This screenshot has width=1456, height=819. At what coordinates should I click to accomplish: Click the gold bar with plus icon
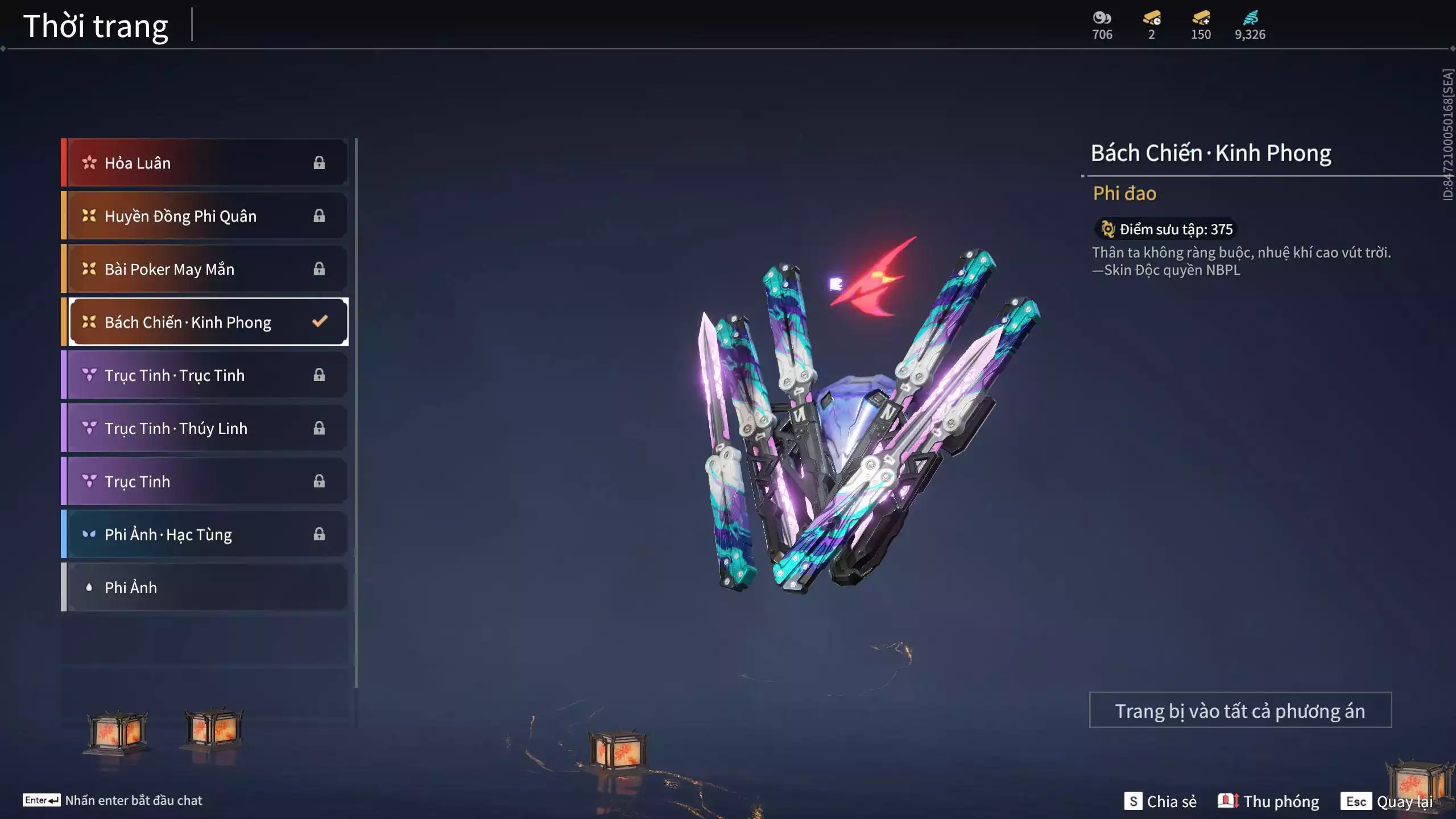click(1201, 18)
